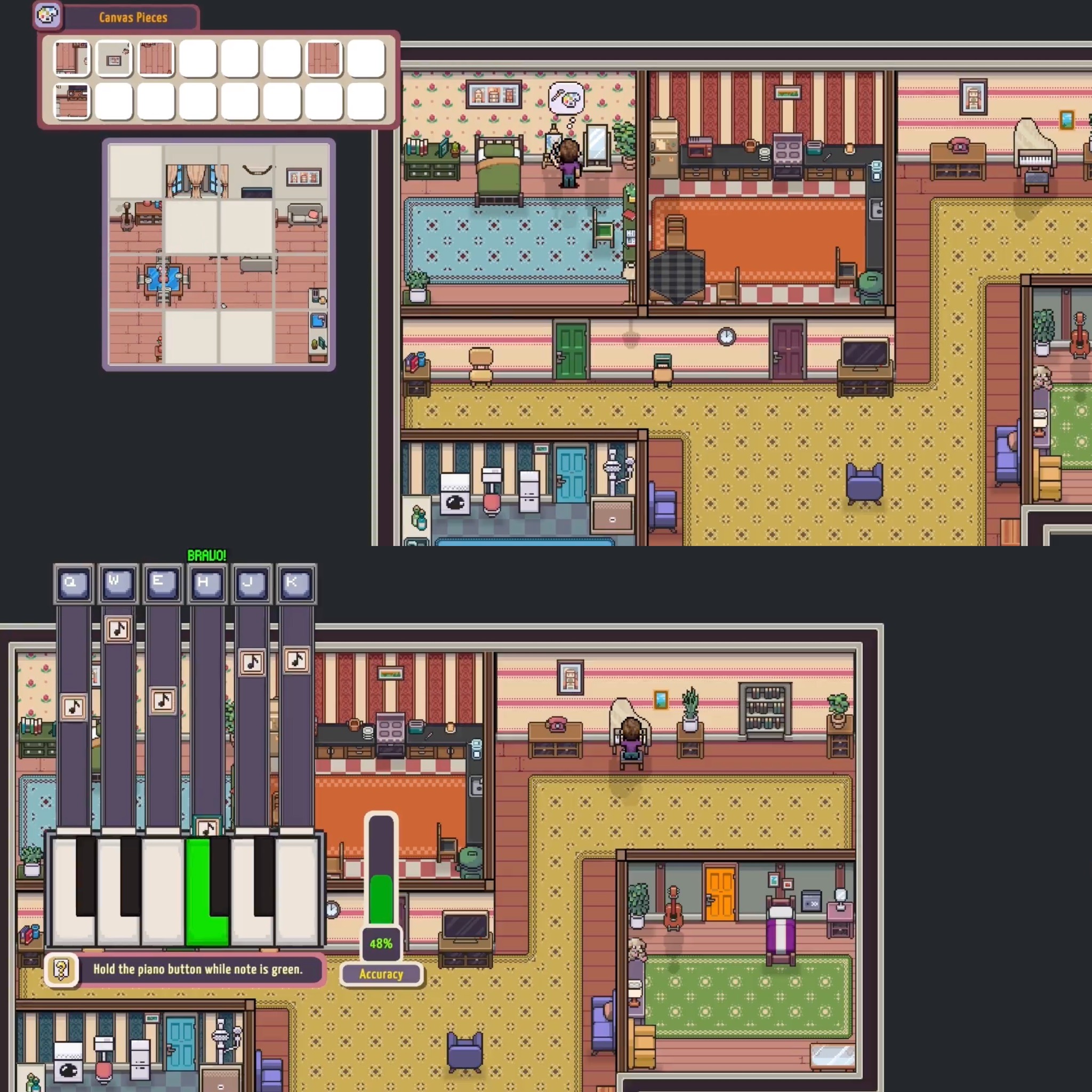Click the music note icon in the W lane
1092x1092 pixels.
(118, 631)
